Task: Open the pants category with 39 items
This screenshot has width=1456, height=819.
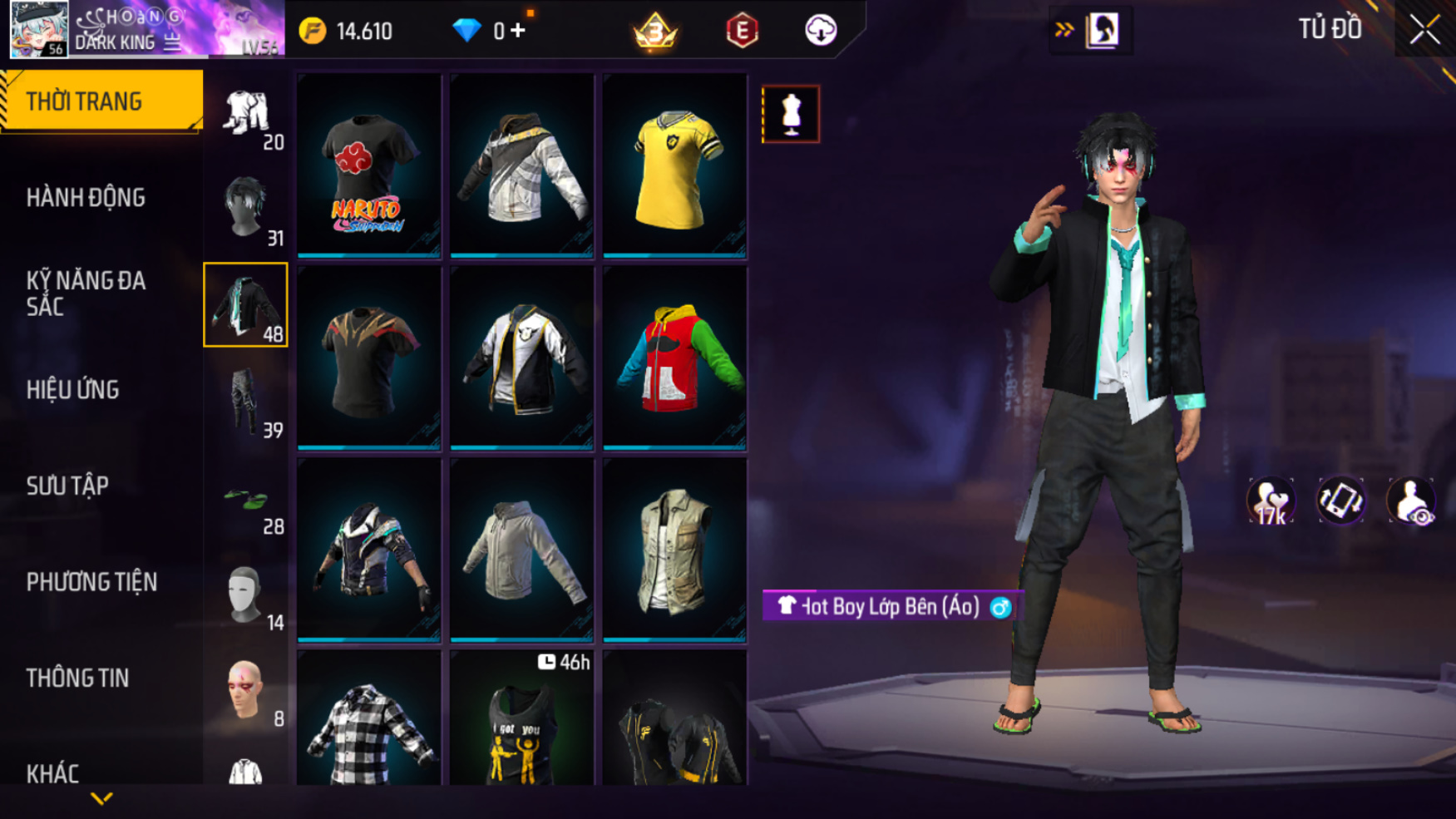Action: coord(246,402)
